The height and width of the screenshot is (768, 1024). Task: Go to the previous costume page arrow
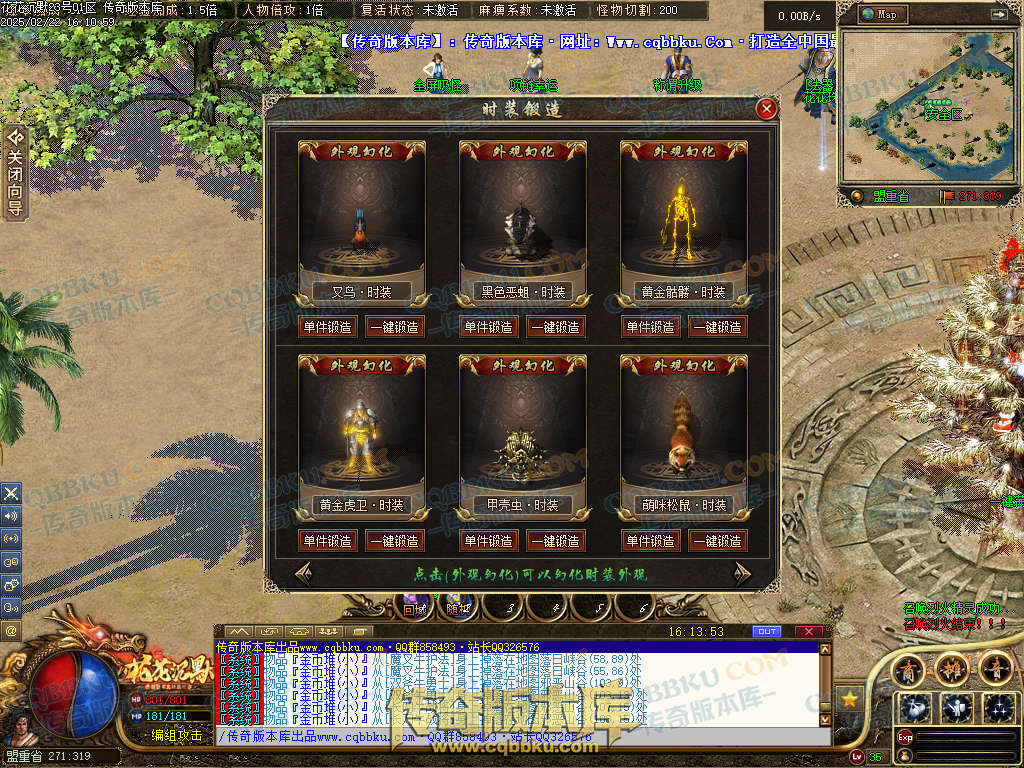click(x=303, y=573)
